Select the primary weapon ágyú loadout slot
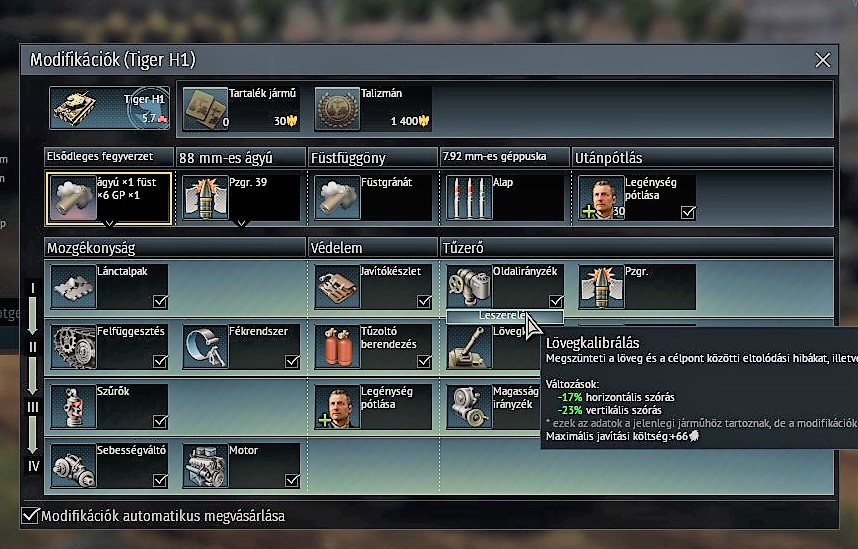Screen dimensions: 858x549 point(109,197)
